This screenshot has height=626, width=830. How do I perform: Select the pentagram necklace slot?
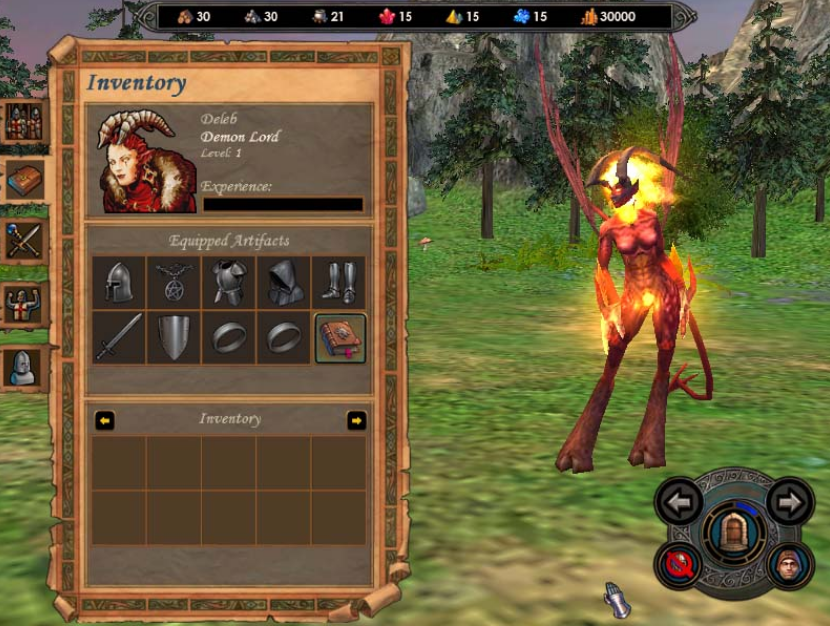(174, 283)
